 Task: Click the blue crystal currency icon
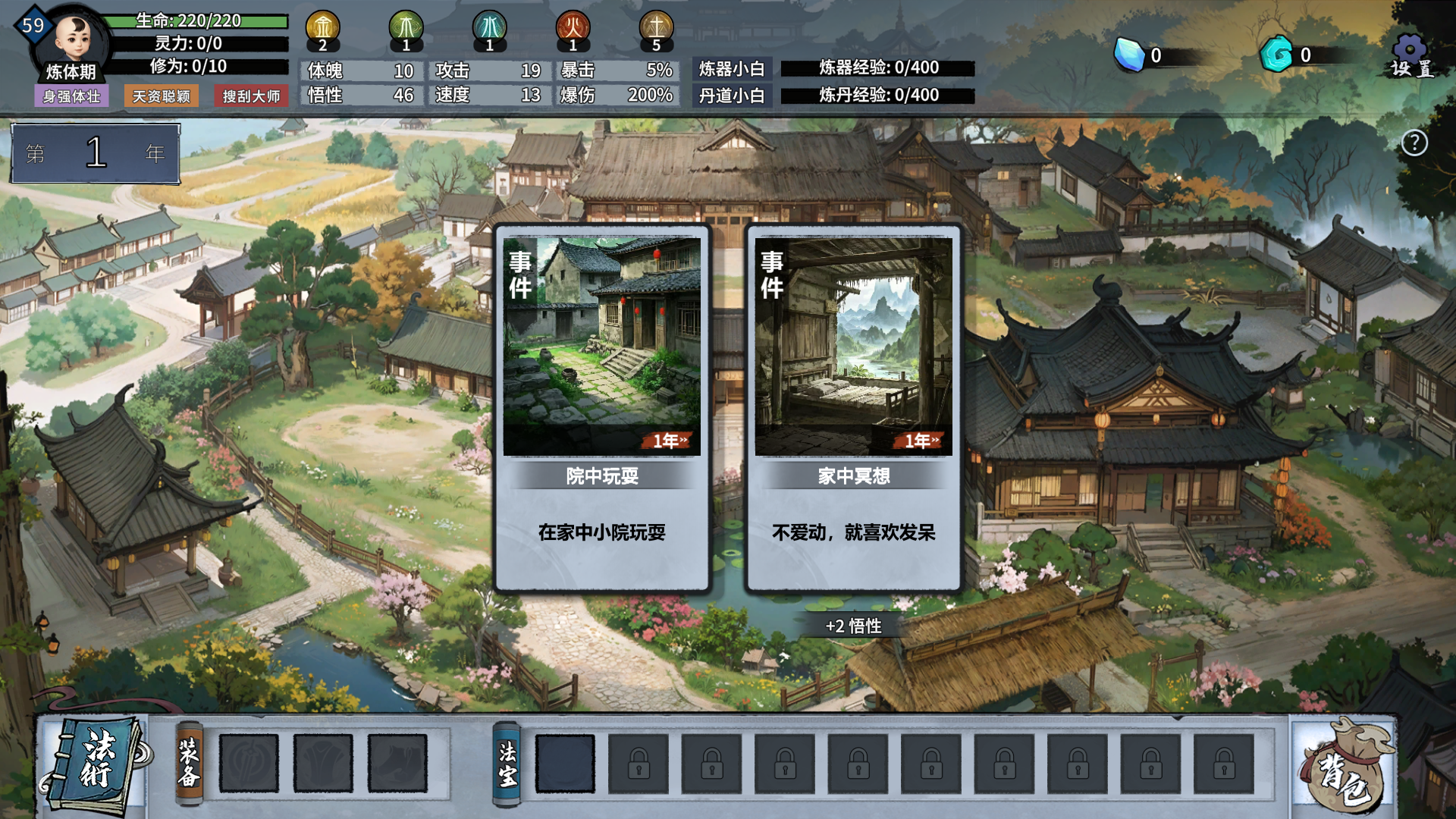point(1129,55)
